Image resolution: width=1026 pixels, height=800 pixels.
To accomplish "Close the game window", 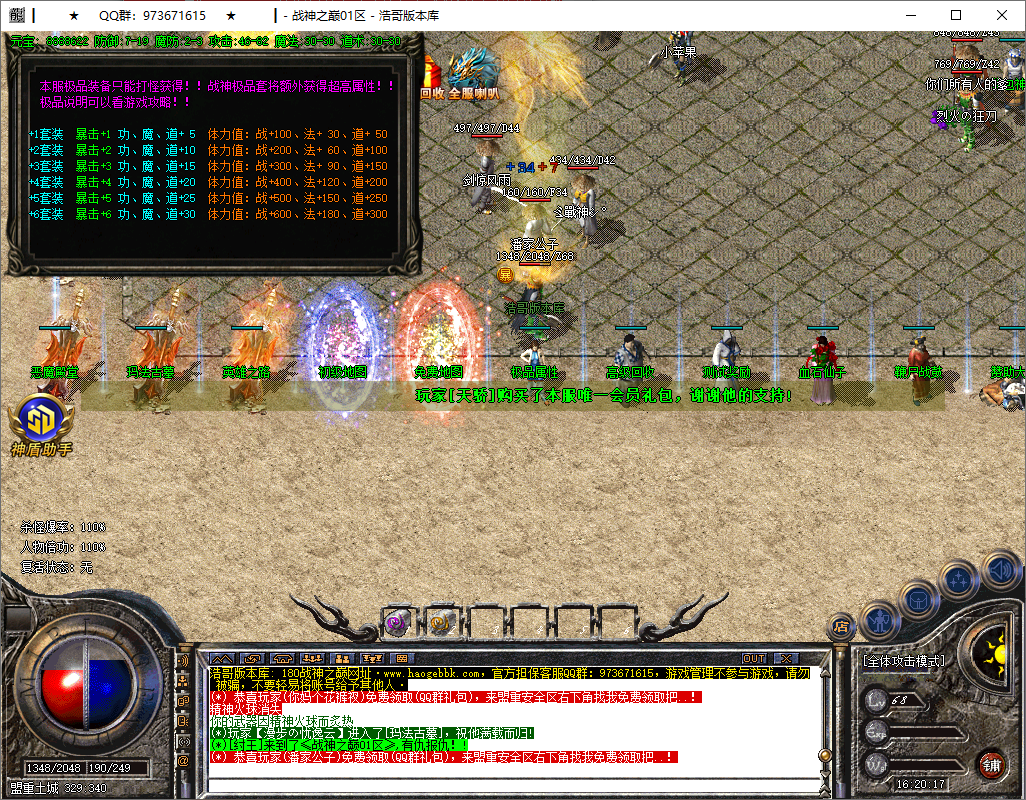I will click(1002, 15).
